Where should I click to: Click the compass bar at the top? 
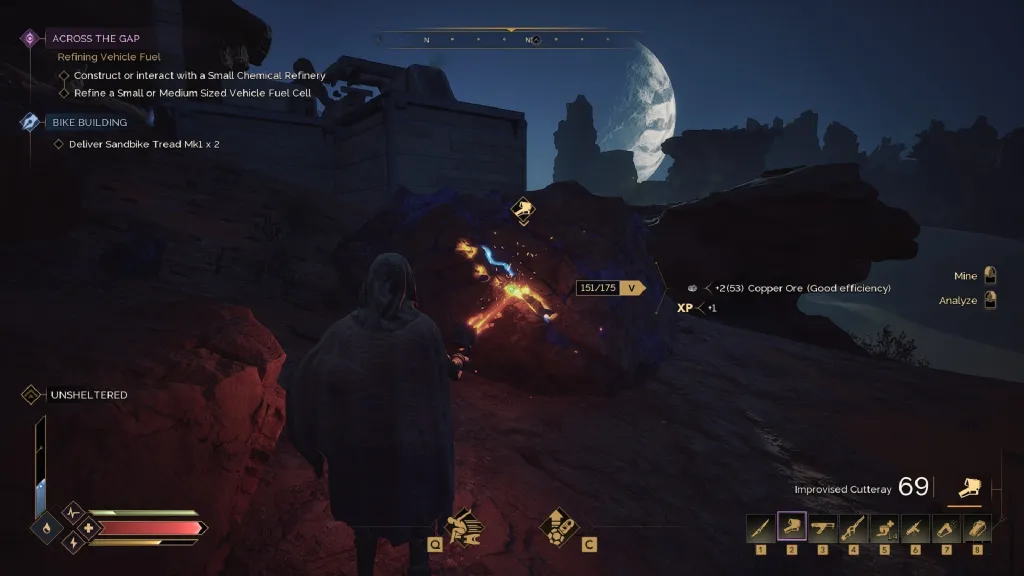[509, 40]
